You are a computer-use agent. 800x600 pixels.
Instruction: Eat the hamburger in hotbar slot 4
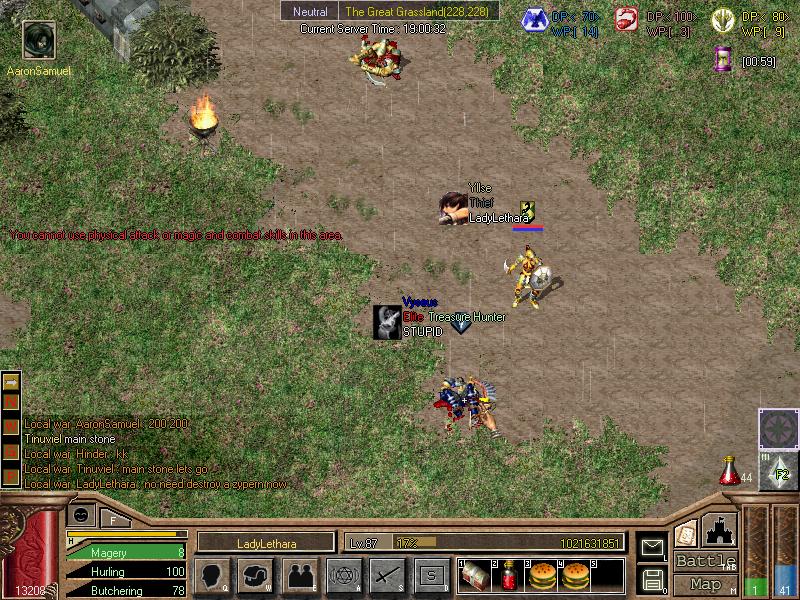(575, 576)
